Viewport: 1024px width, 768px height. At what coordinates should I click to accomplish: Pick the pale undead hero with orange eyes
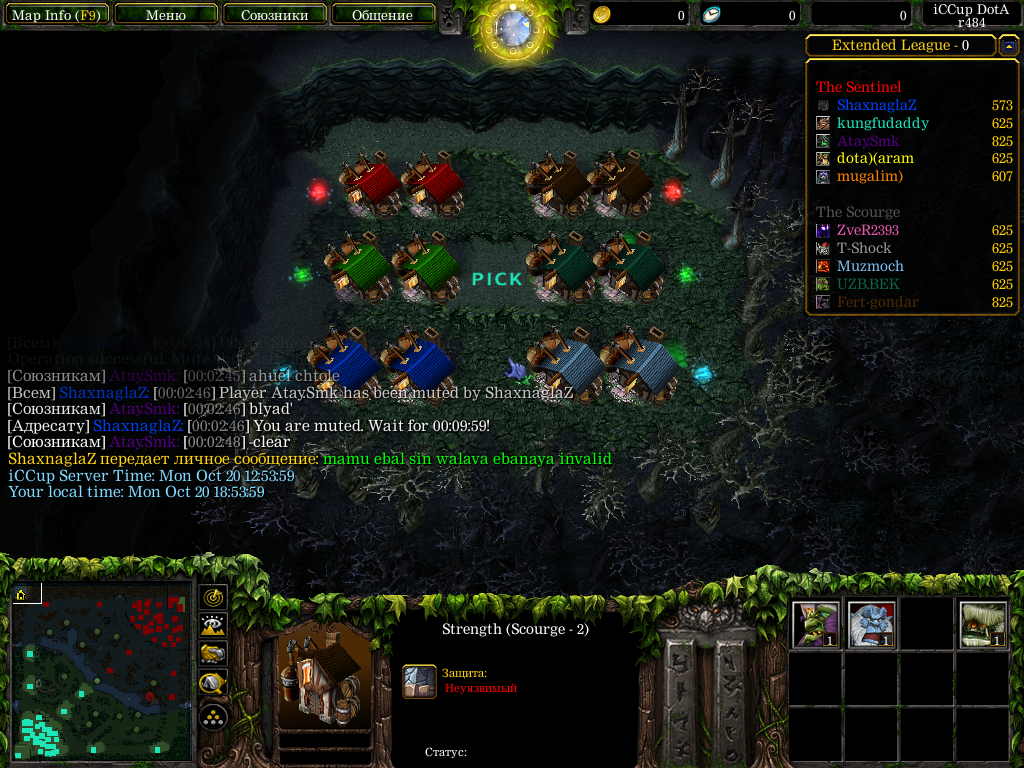983,624
